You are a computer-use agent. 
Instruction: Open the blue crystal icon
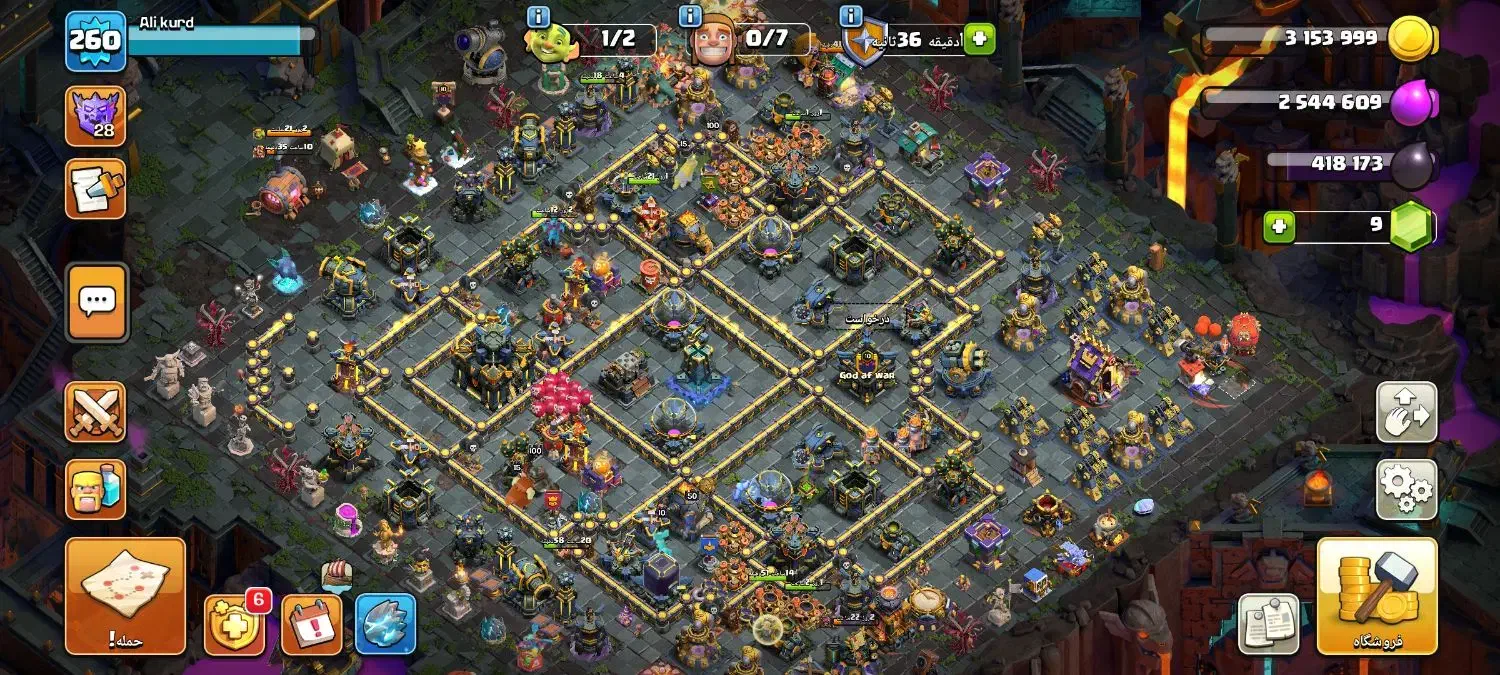click(x=385, y=624)
